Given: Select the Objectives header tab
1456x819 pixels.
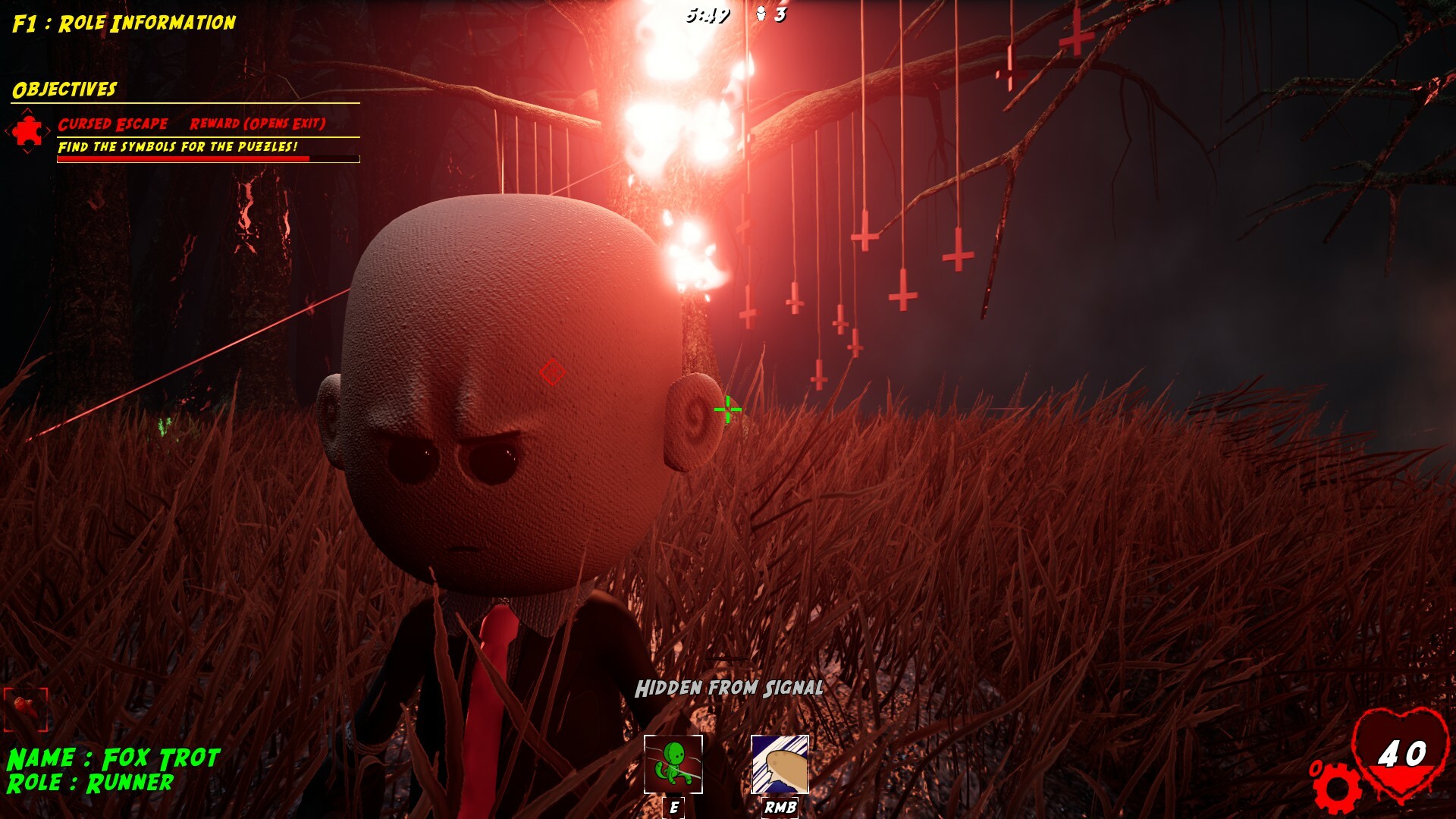Looking at the screenshot, I should coord(64,89).
